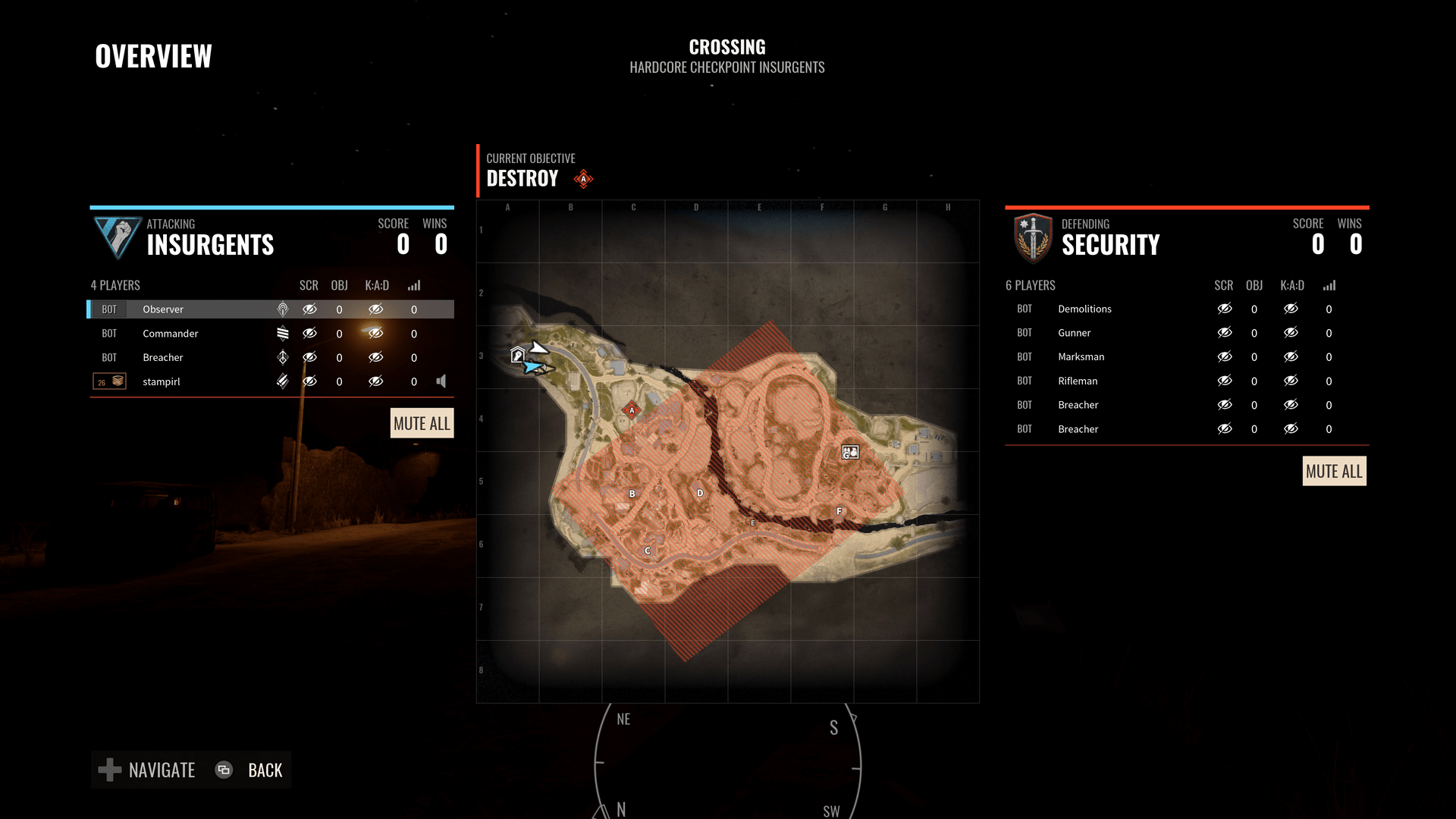Image resolution: width=1456 pixels, height=819 pixels.
Task: Select the Demolitions bot row
Action: 1084,309
